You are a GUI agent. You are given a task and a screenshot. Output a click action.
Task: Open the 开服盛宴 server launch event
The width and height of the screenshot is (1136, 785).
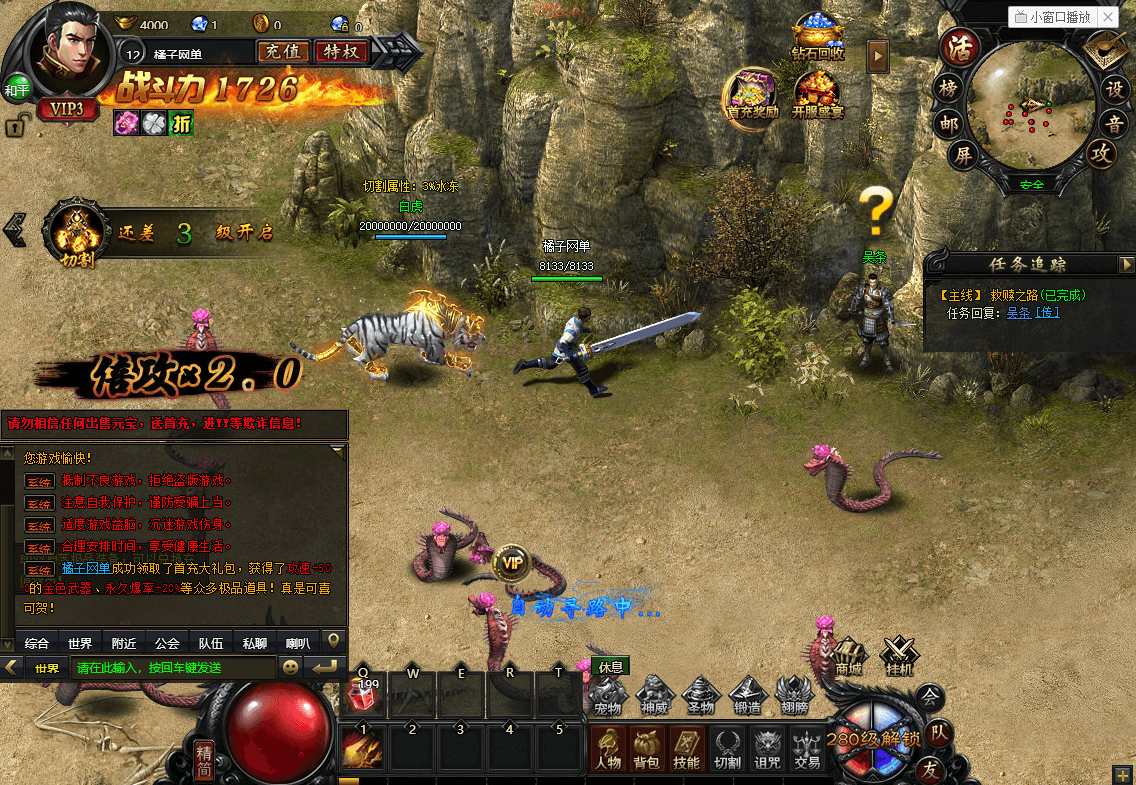[818, 97]
